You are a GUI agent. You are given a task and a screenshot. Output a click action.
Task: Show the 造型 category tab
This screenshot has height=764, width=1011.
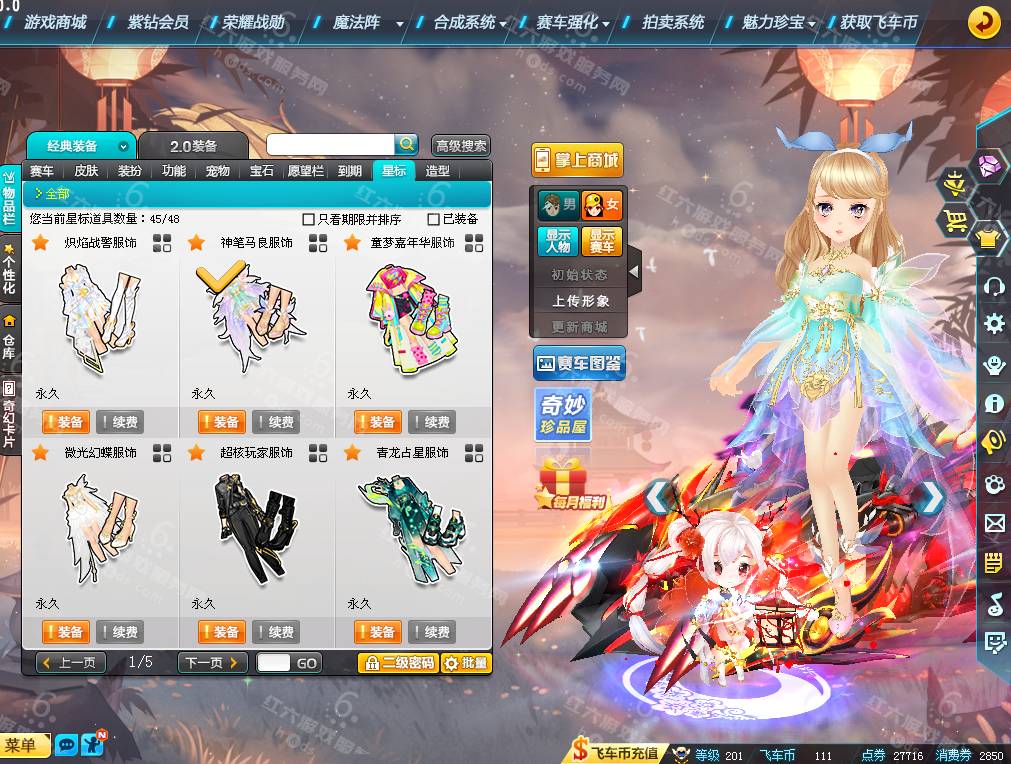point(437,171)
